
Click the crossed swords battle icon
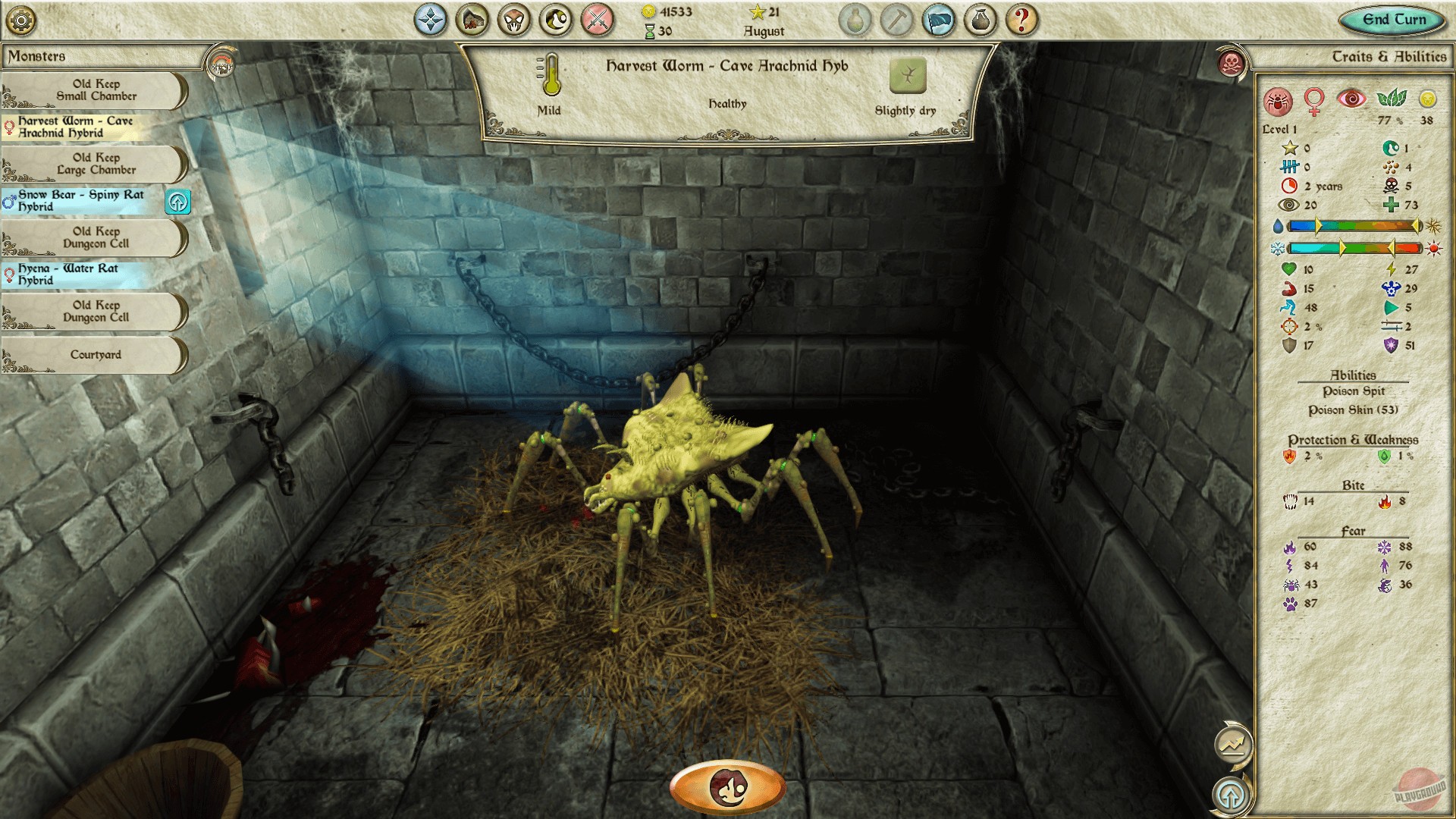596,19
